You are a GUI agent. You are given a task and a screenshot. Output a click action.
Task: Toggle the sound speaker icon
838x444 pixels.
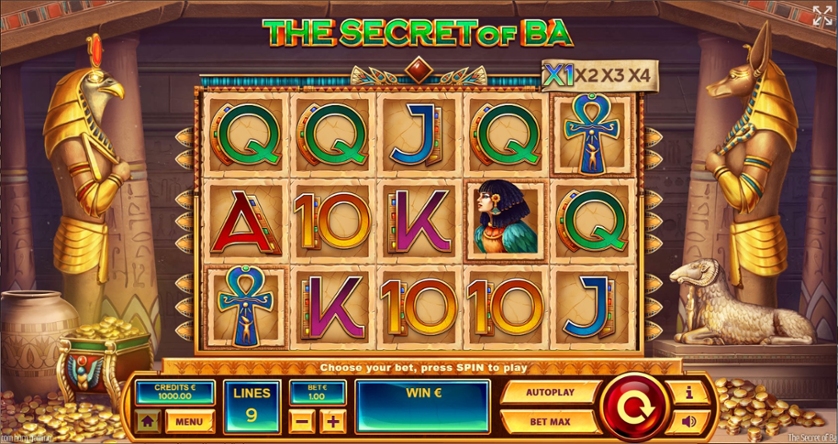pyautogui.click(x=689, y=422)
